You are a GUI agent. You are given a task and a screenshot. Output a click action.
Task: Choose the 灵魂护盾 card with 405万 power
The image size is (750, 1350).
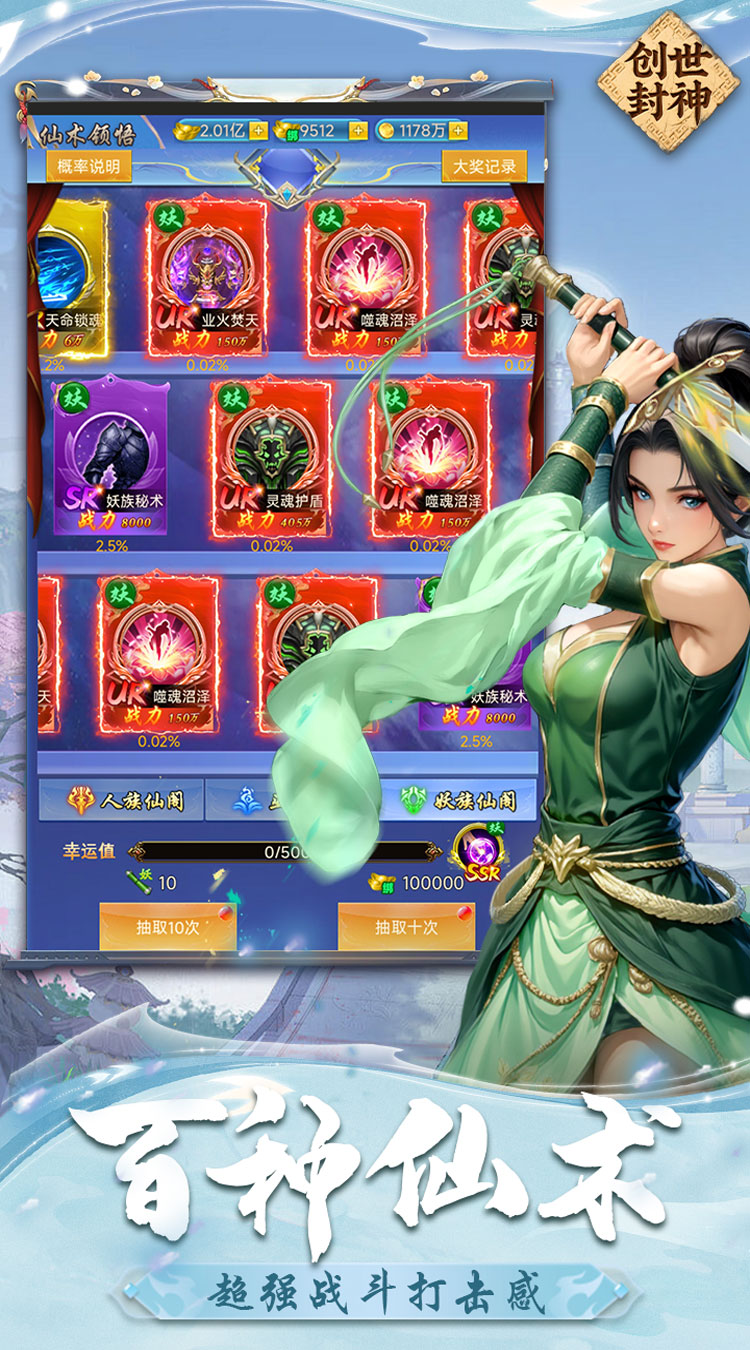(x=270, y=458)
